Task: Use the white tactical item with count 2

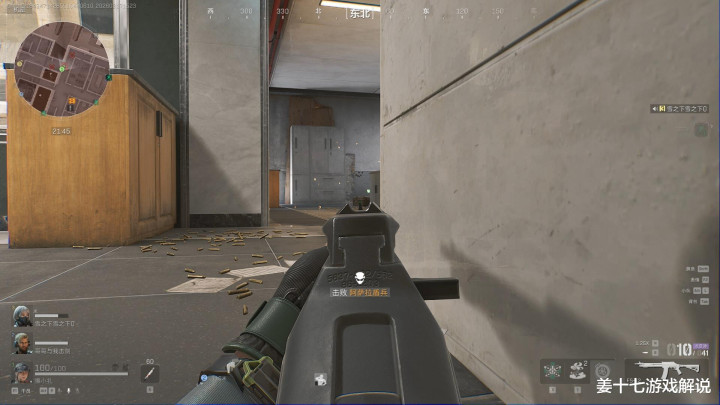Action: pyautogui.click(x=576, y=371)
